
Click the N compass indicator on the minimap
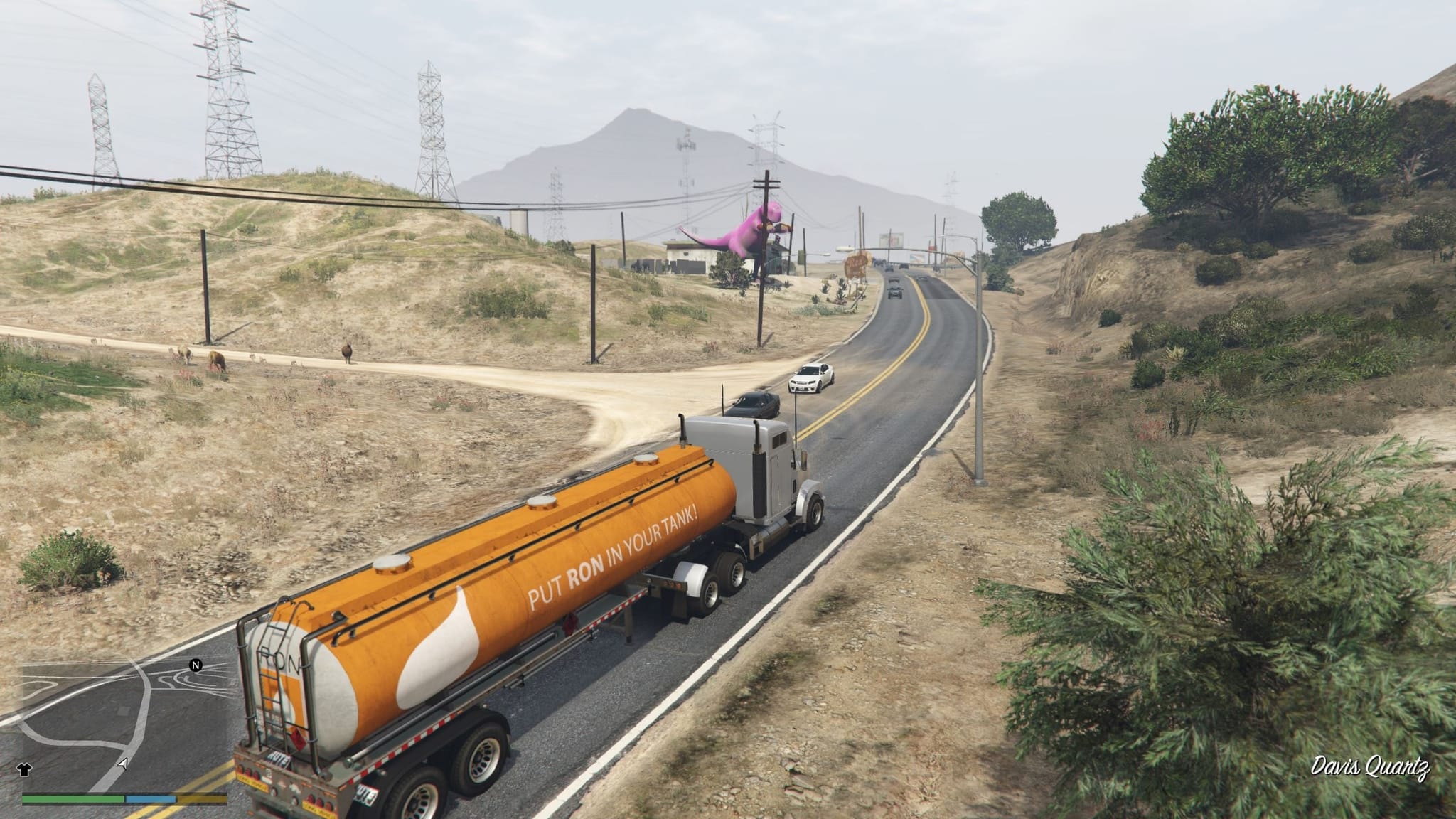(196, 664)
